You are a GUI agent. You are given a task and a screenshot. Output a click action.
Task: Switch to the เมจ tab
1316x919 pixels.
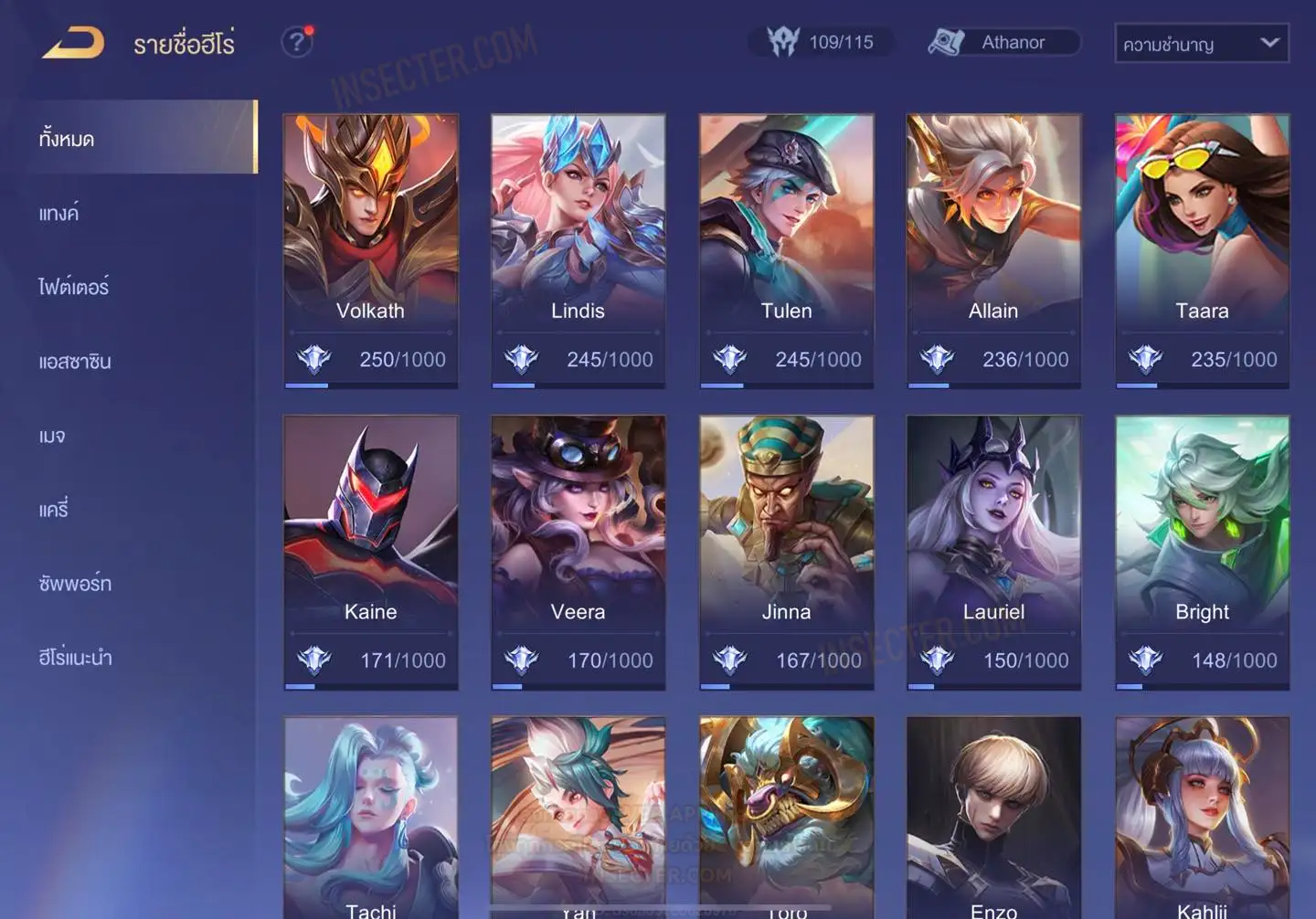(52, 436)
